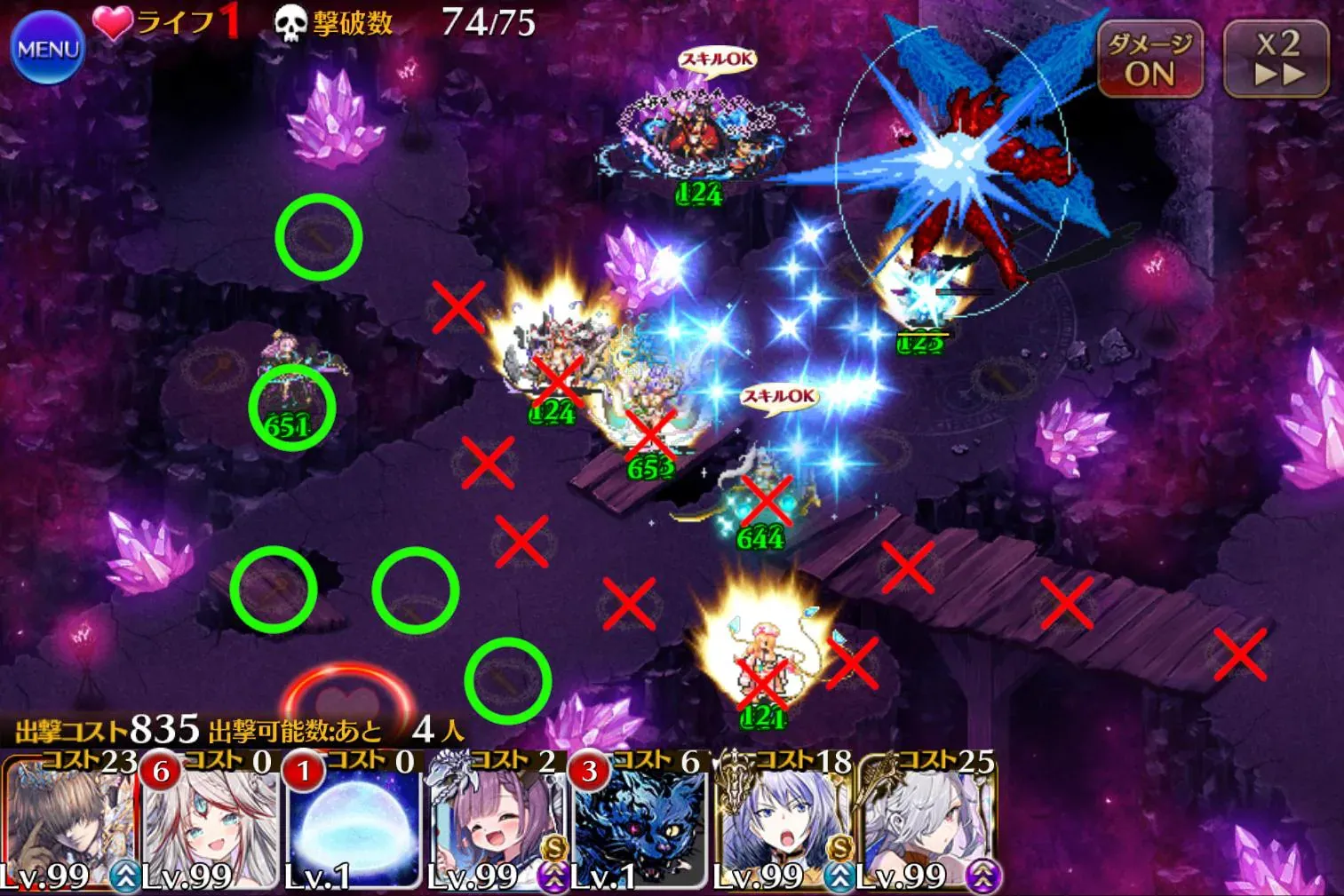This screenshot has width=1344, height=896.
Task: Select the cost 23 brown-haired unit card
Action: [67, 826]
